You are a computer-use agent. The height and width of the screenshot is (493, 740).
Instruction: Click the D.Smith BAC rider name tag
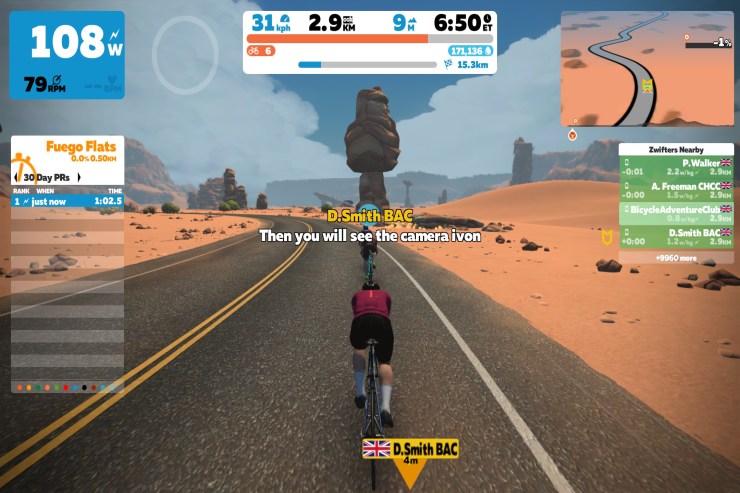click(410, 450)
